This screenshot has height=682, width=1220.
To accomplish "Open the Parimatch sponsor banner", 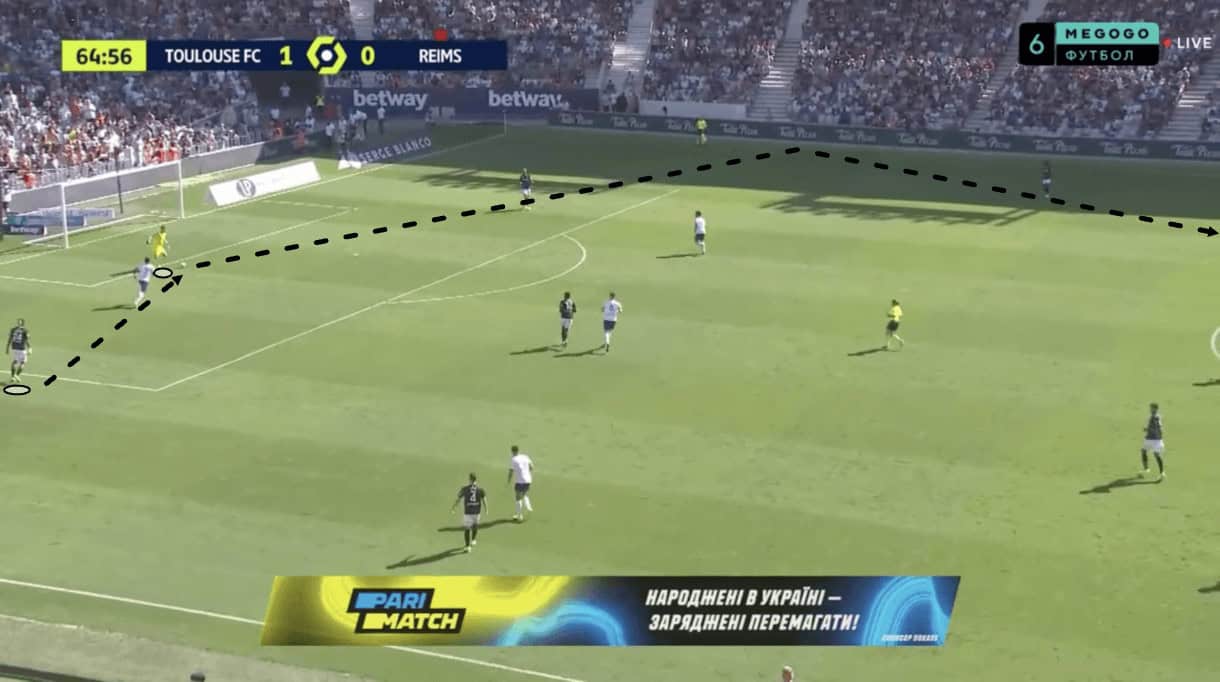I will [x=609, y=610].
